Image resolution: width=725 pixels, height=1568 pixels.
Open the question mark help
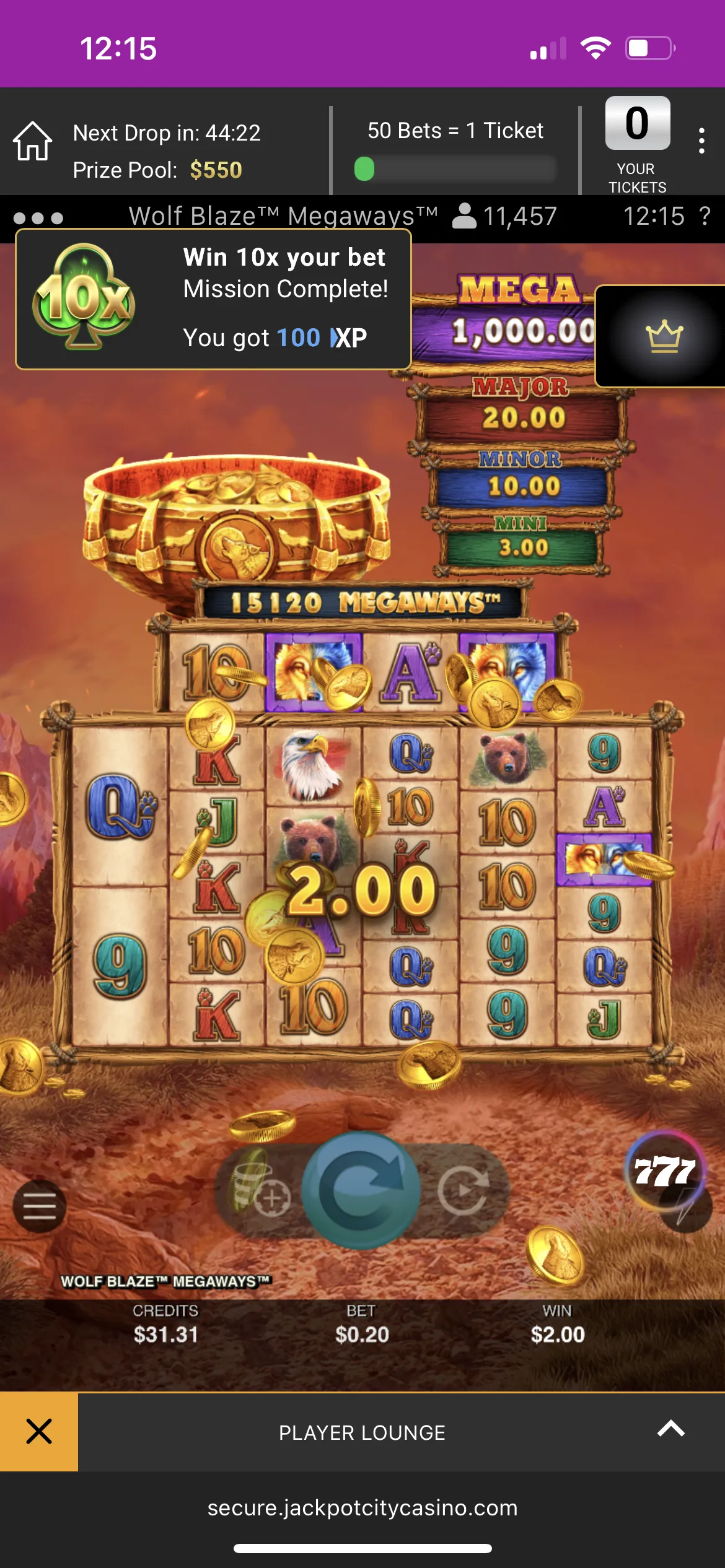[705, 216]
